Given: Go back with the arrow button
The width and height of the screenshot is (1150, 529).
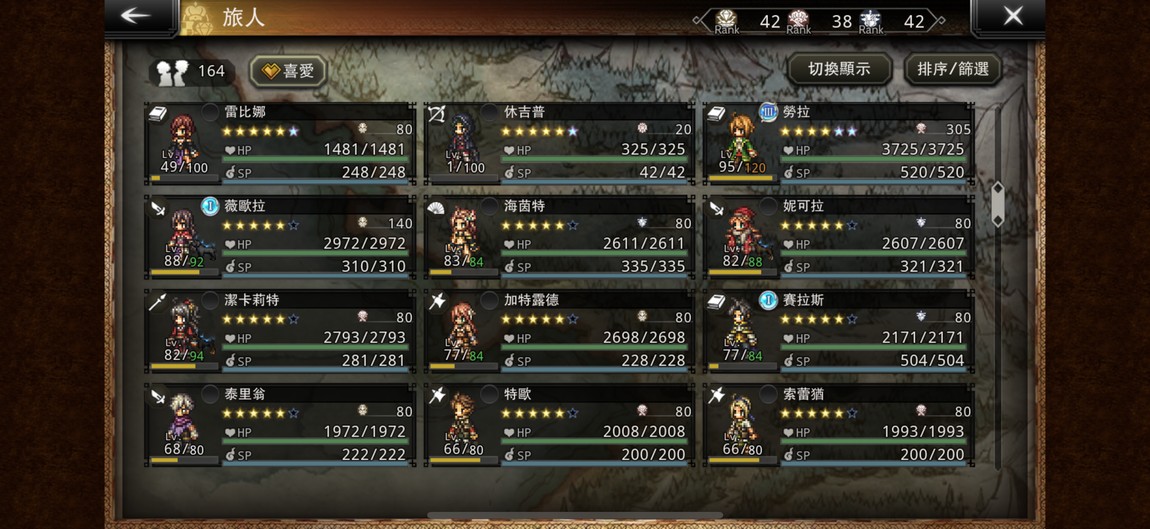Looking at the screenshot, I should pyautogui.click(x=138, y=16).
